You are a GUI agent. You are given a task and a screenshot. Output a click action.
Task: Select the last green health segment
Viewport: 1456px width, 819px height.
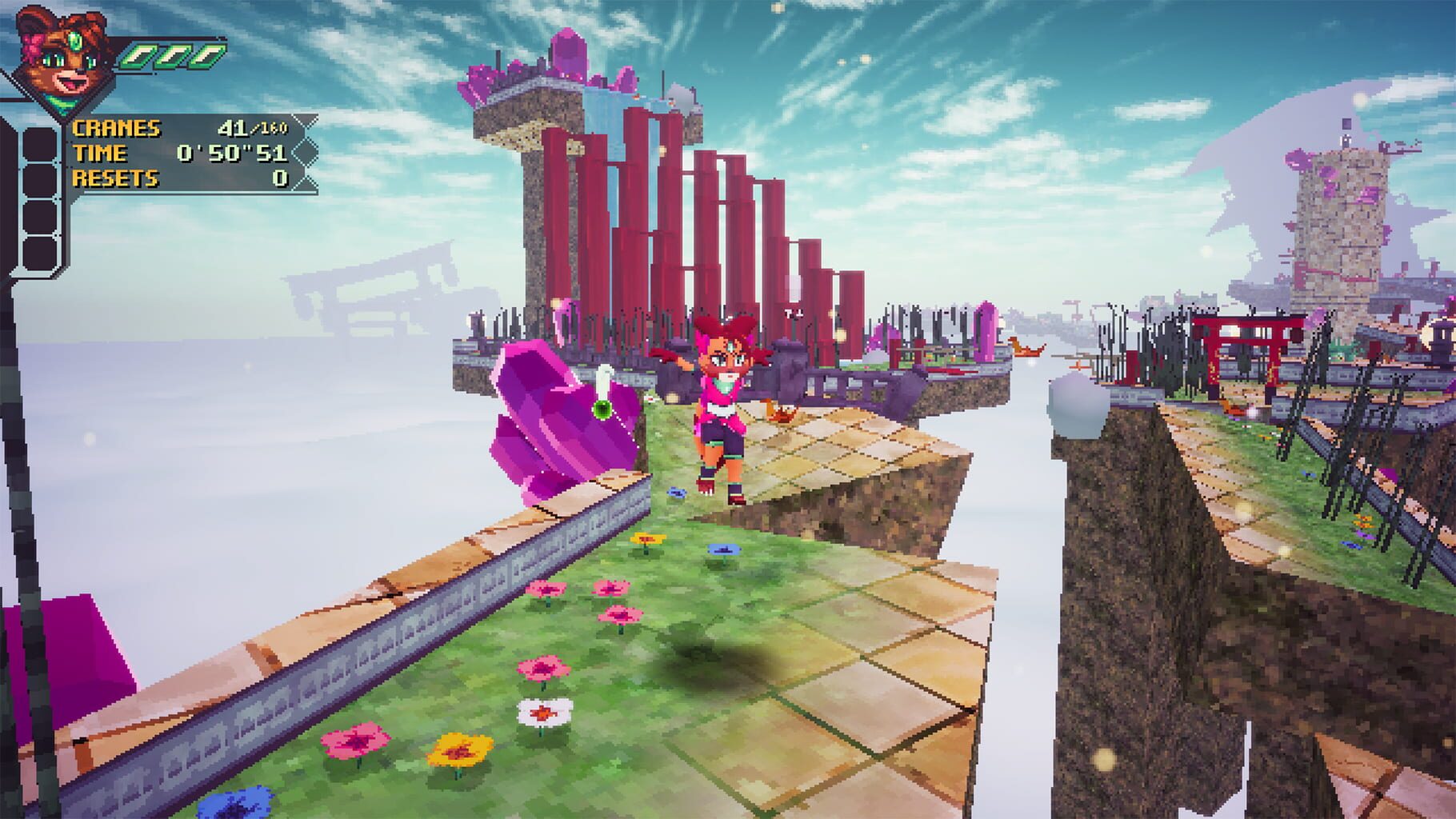point(207,57)
